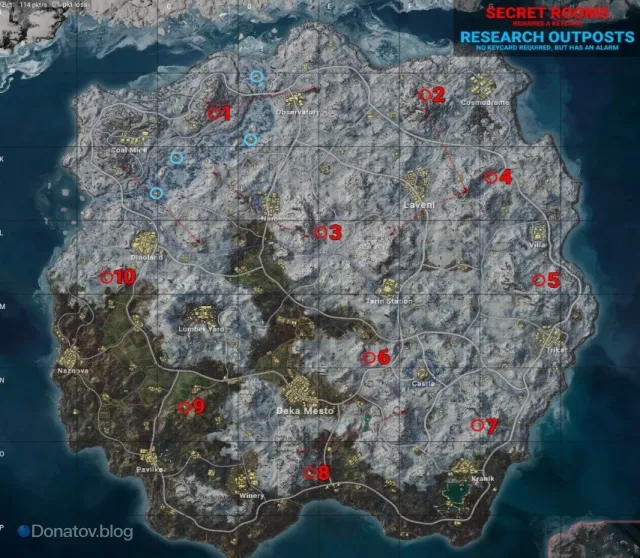Select secret room marker 1

click(213, 113)
